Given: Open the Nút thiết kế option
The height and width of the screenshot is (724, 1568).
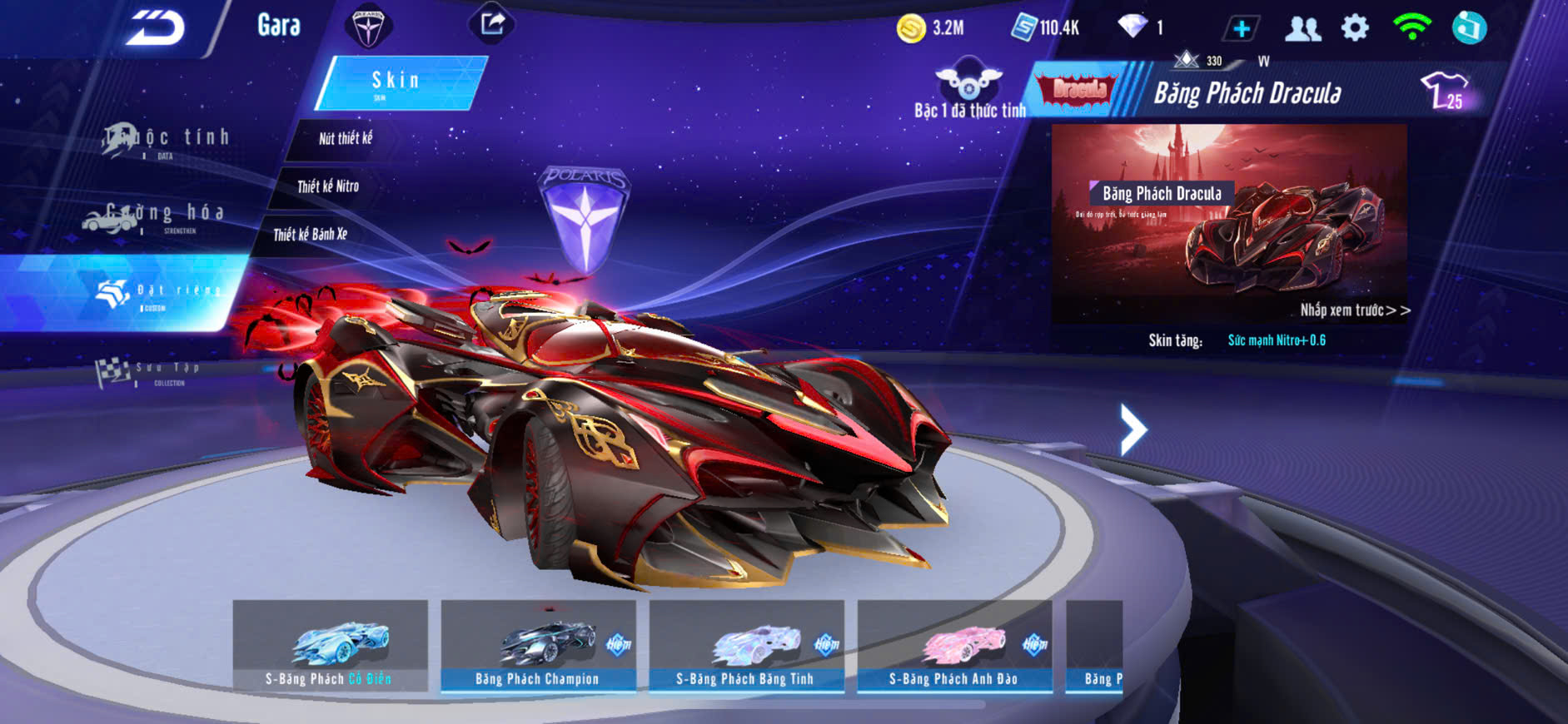Looking at the screenshot, I should click(x=346, y=139).
